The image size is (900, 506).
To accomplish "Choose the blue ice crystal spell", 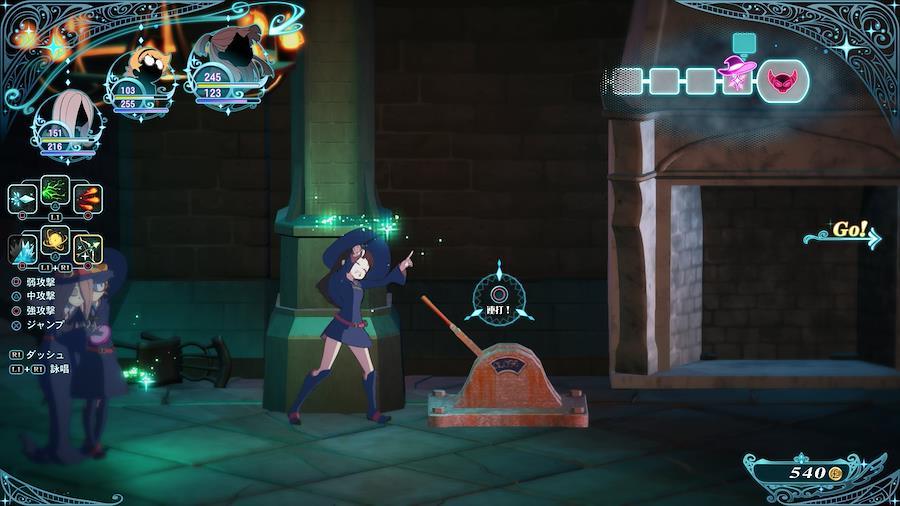I will tap(23, 249).
